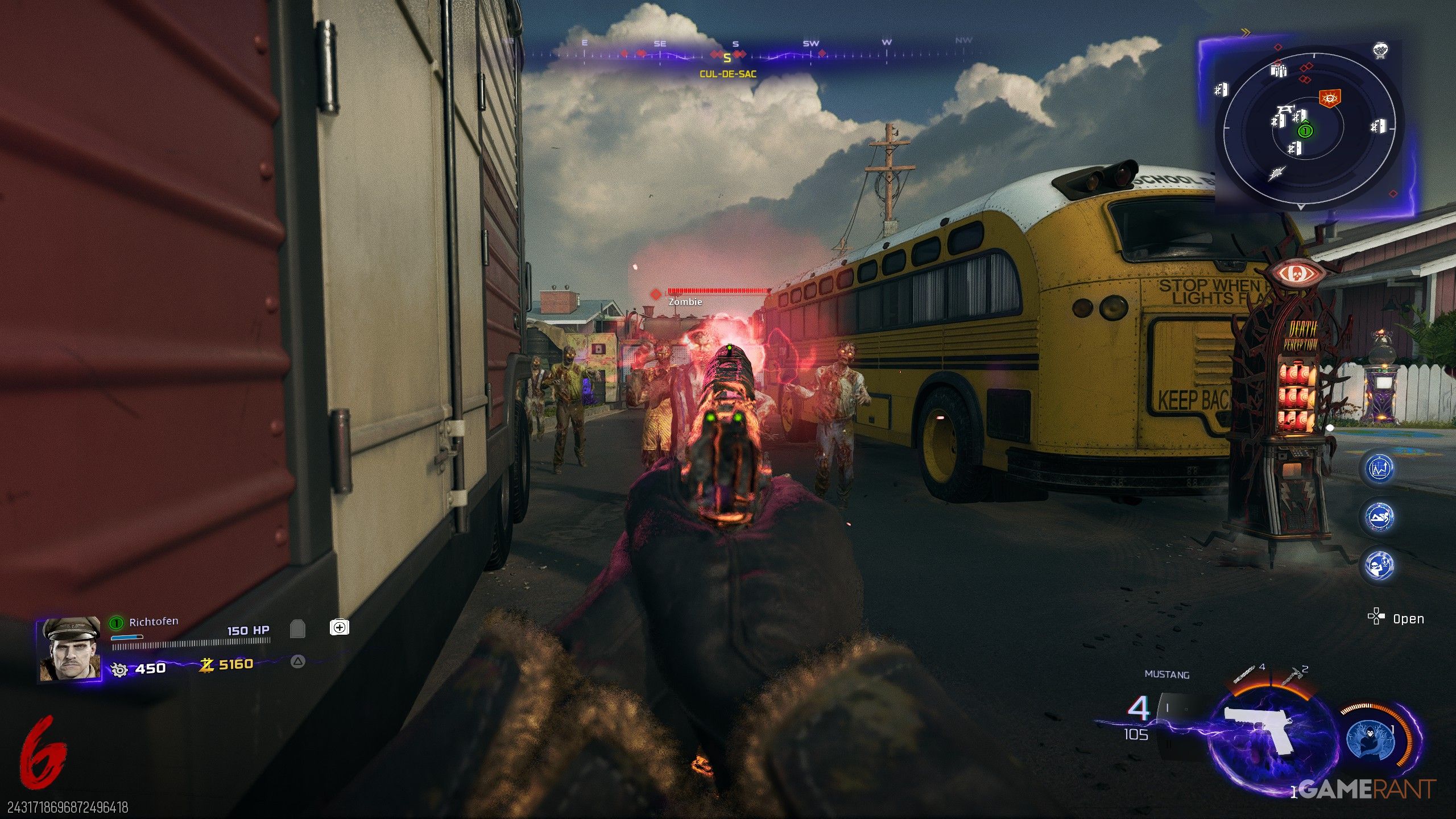The width and height of the screenshot is (1456, 819).
Task: Click the armor plate icon
Action: click(297, 628)
